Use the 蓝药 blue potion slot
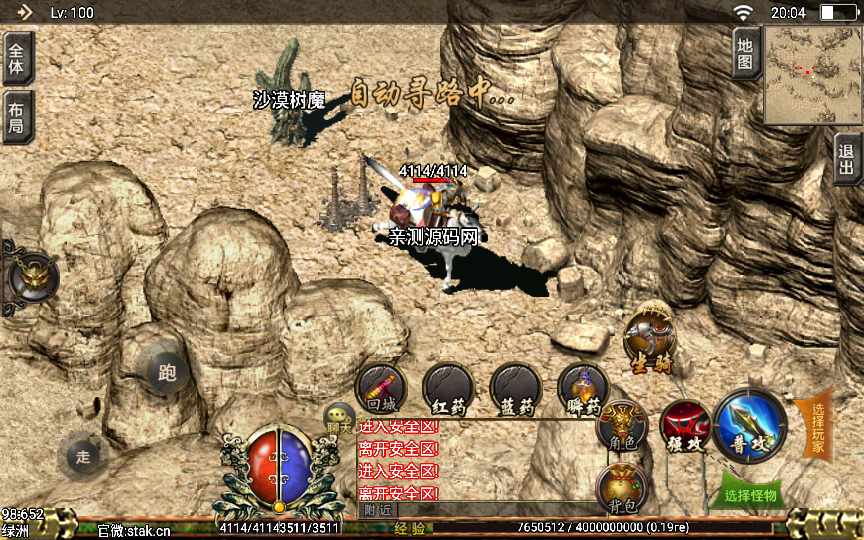The width and height of the screenshot is (864, 540). click(x=515, y=388)
